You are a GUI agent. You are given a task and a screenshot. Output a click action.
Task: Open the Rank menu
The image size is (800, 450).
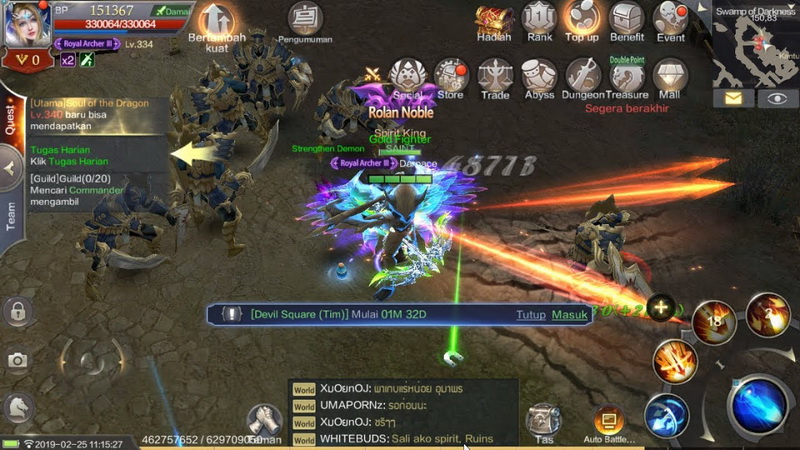point(540,19)
